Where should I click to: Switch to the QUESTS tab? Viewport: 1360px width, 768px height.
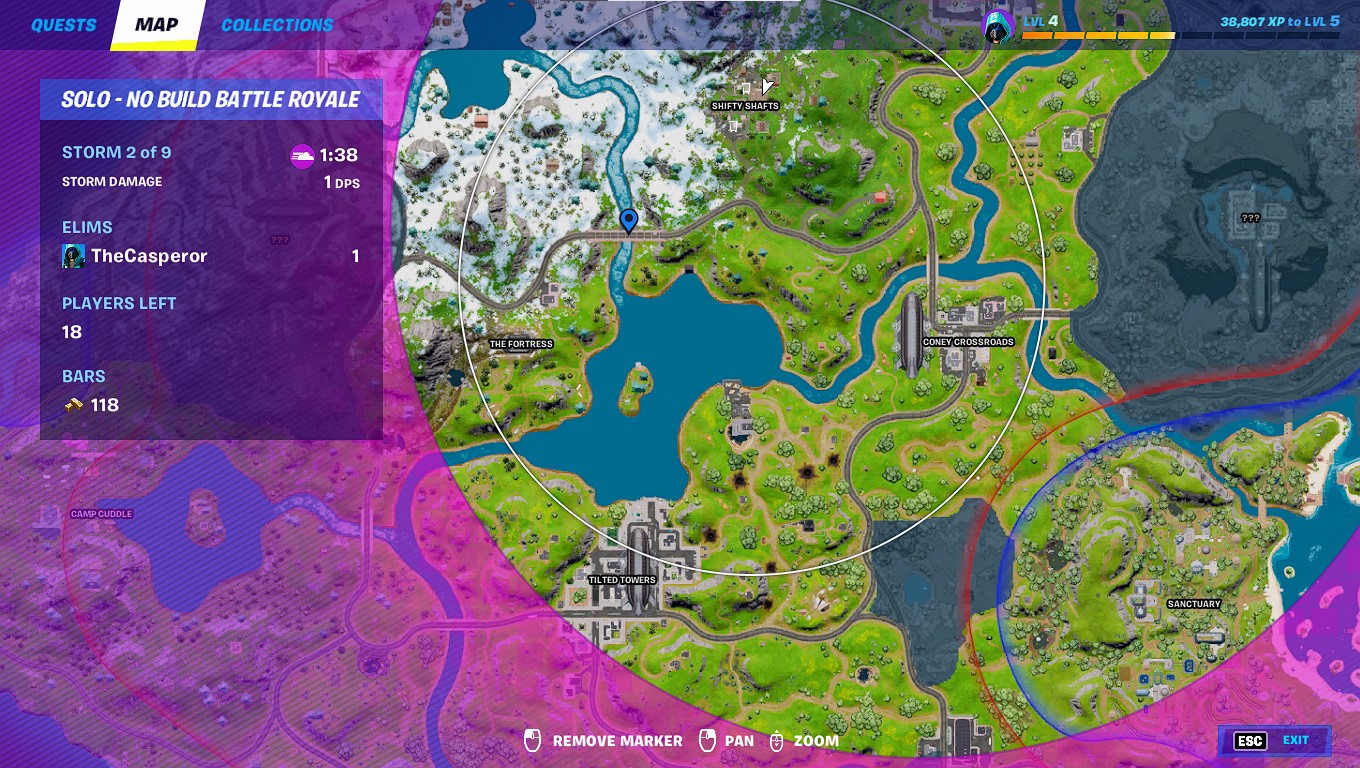[62, 24]
